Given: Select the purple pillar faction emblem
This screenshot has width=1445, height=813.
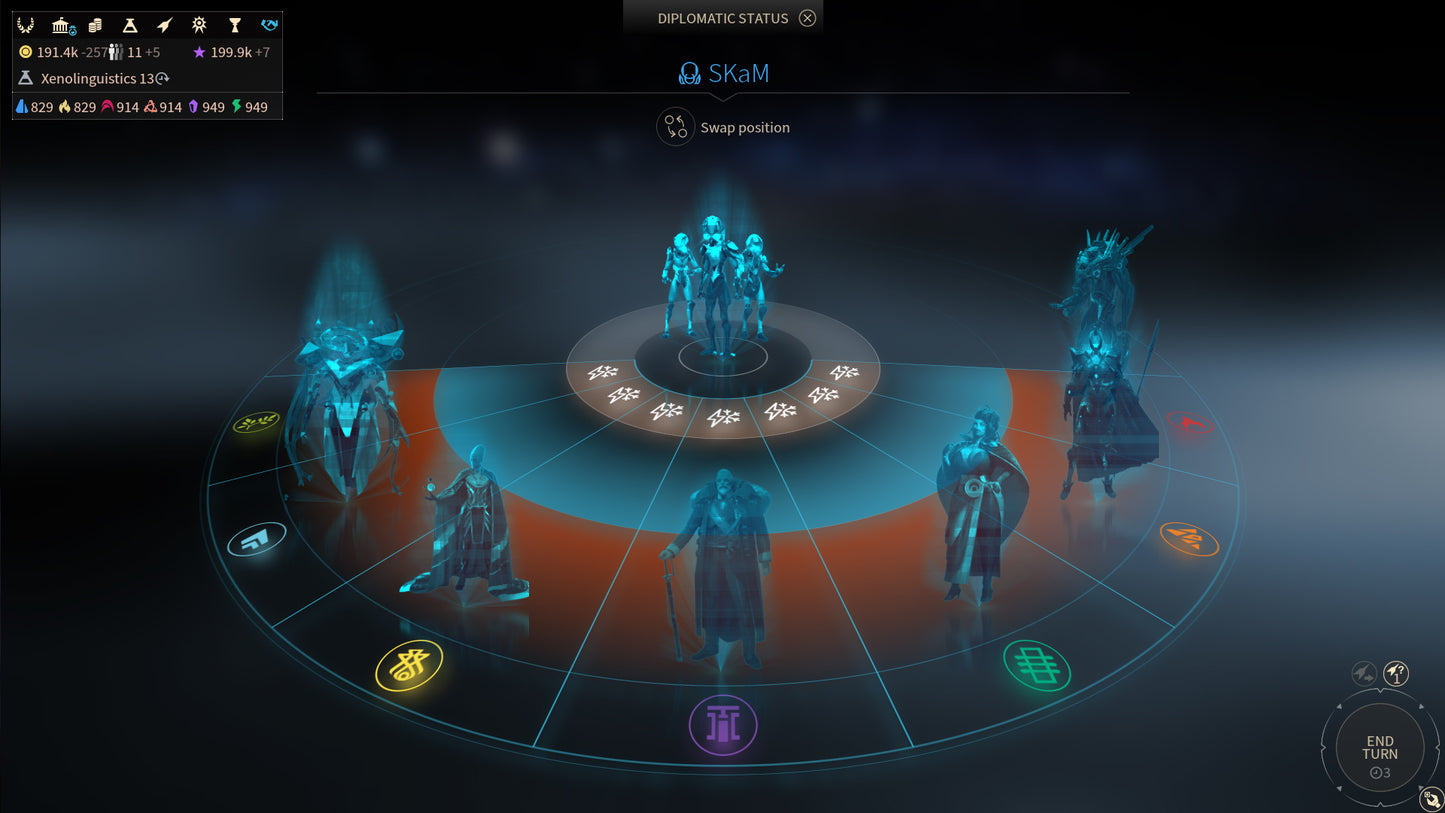Looking at the screenshot, I should [722, 725].
